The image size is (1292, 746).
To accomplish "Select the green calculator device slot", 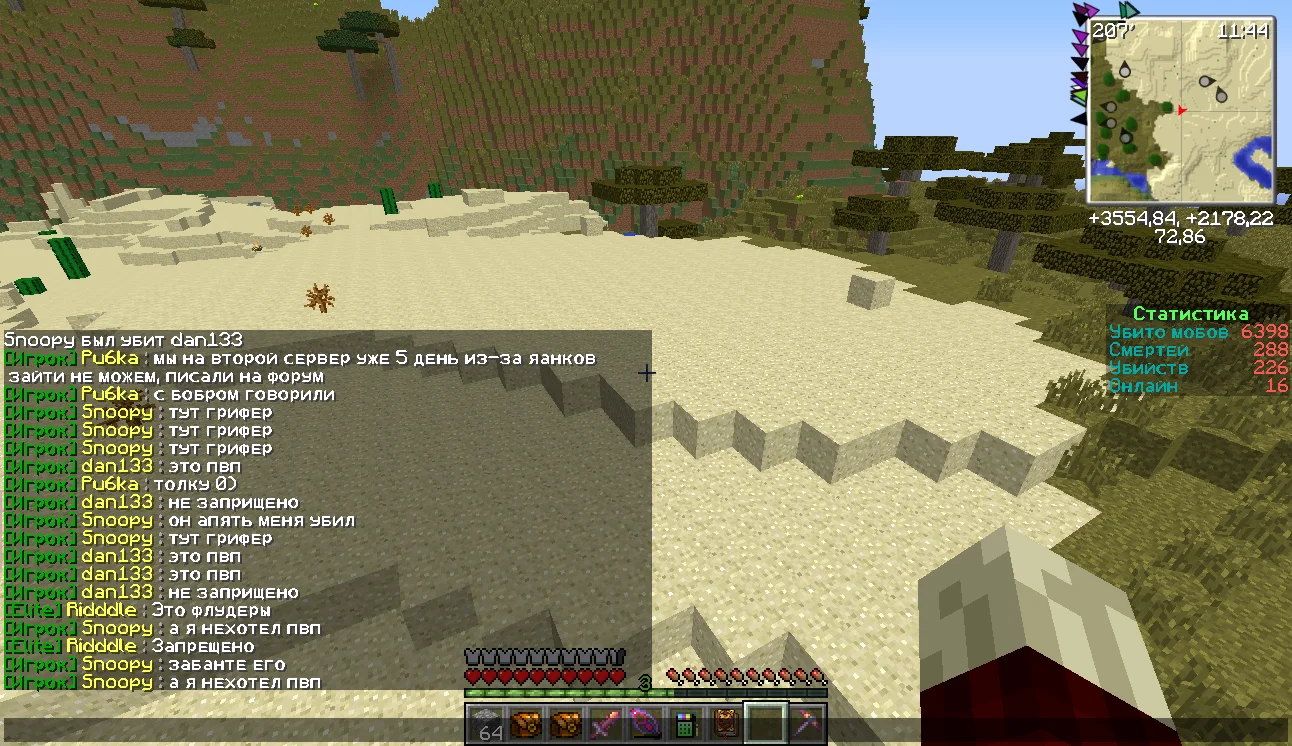I will coord(685,723).
